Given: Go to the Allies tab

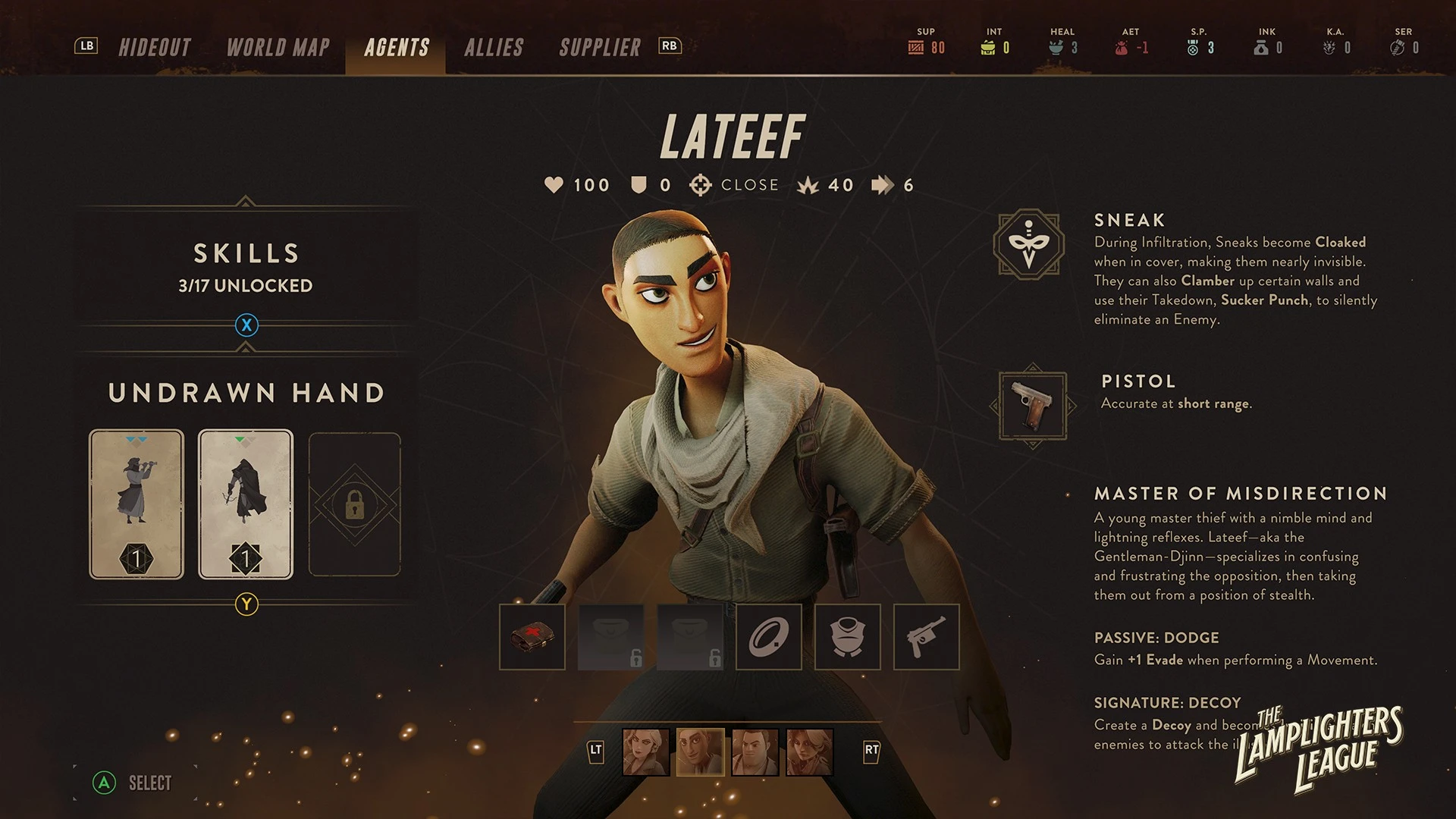Looking at the screenshot, I should 494,48.
